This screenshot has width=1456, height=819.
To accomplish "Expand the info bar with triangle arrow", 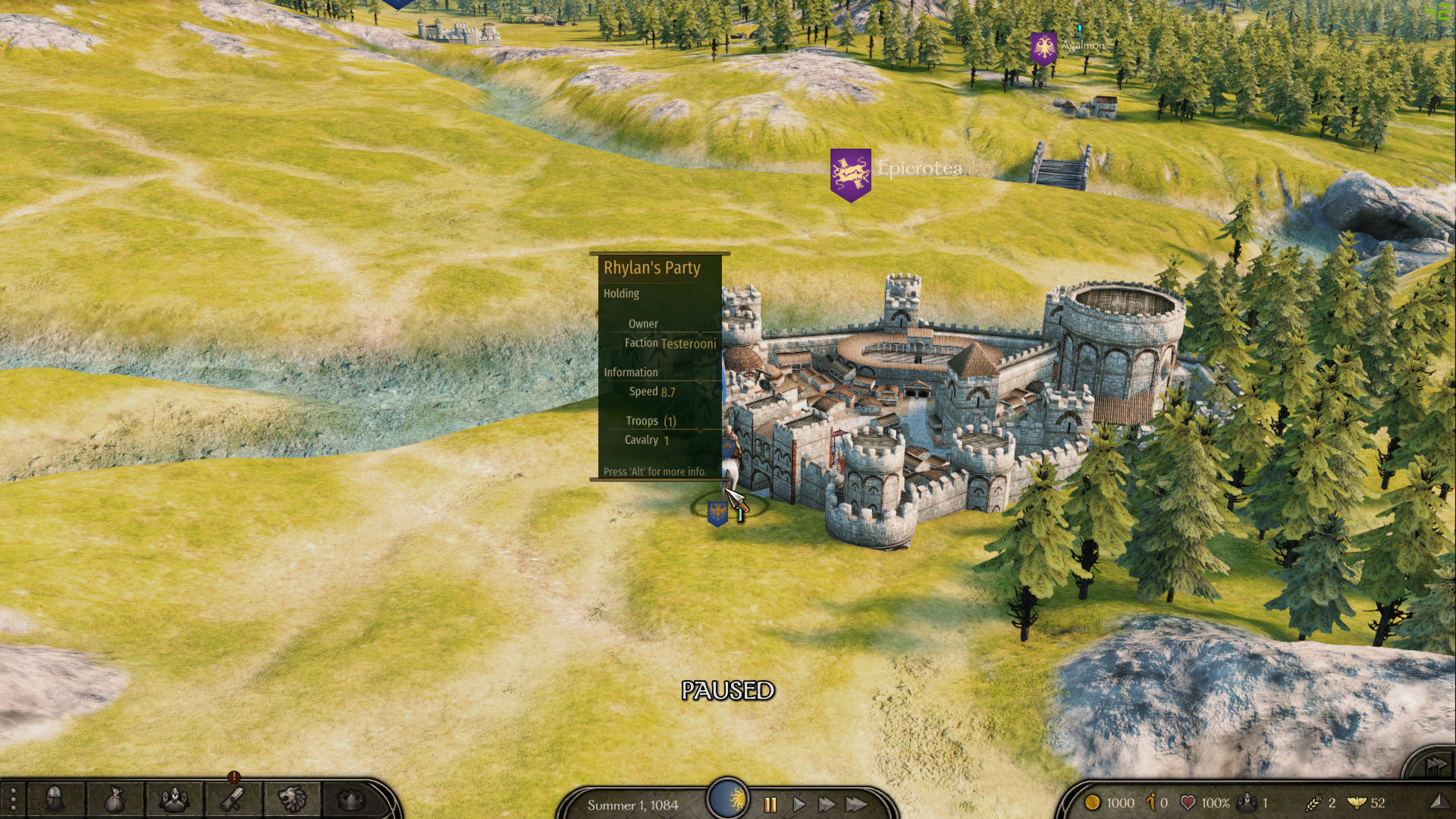I will 1437,802.
